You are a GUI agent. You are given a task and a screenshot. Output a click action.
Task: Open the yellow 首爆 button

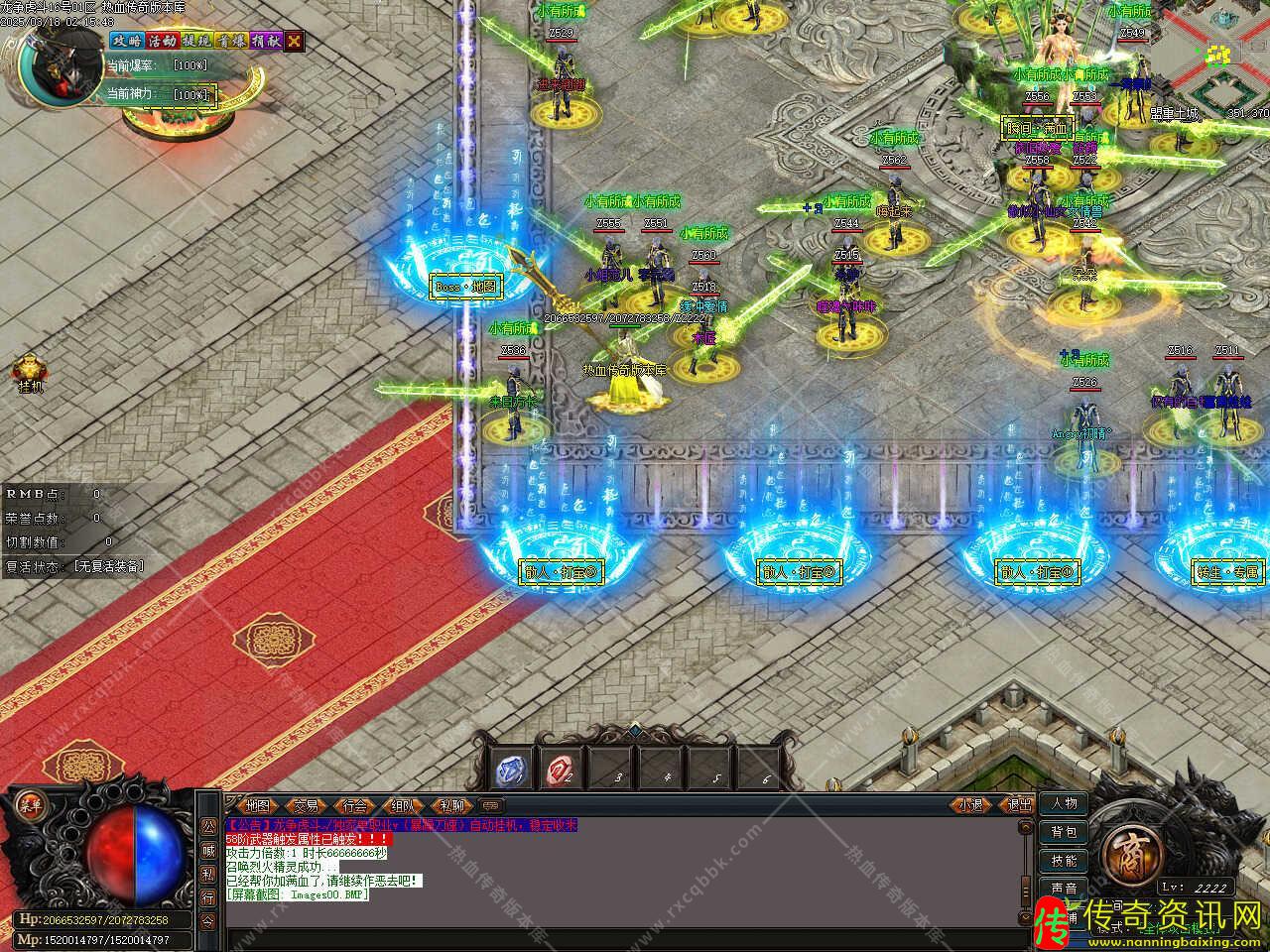(x=231, y=41)
